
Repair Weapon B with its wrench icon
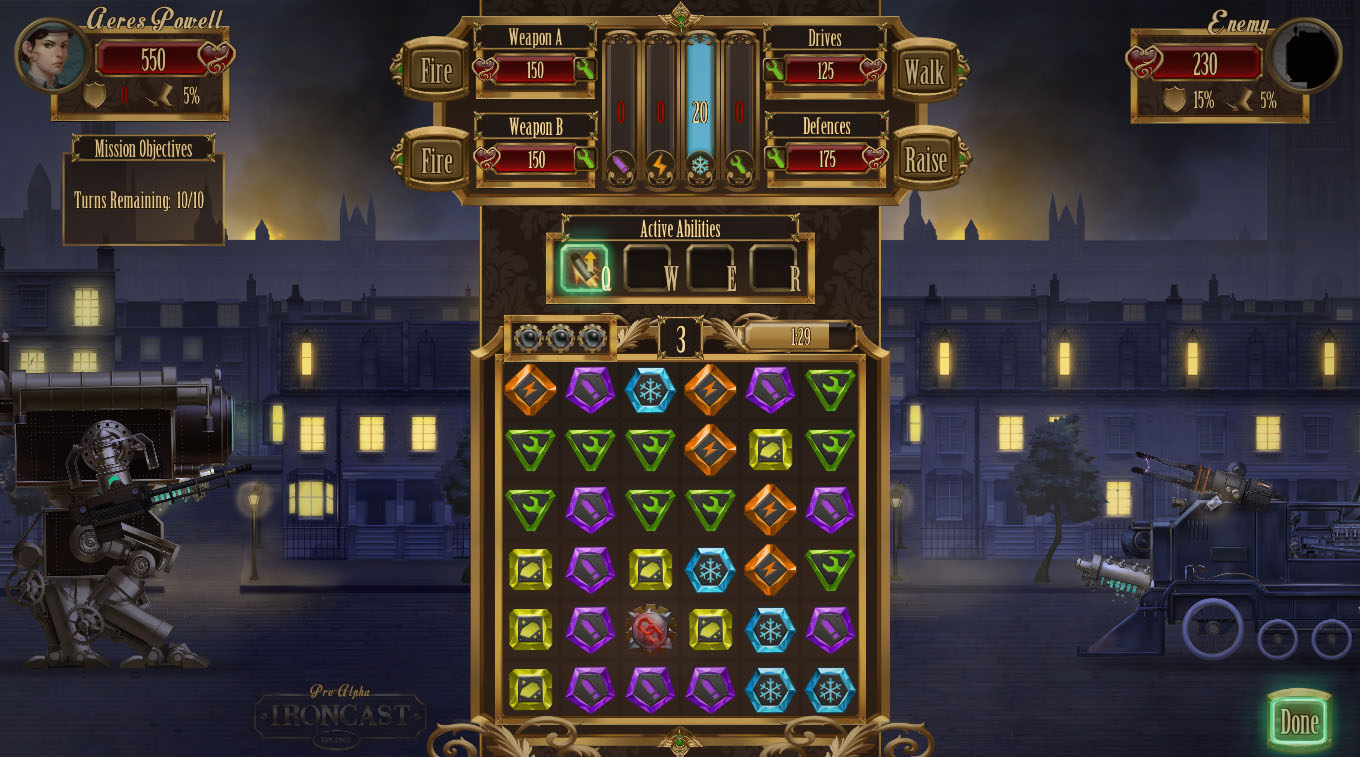(x=585, y=159)
